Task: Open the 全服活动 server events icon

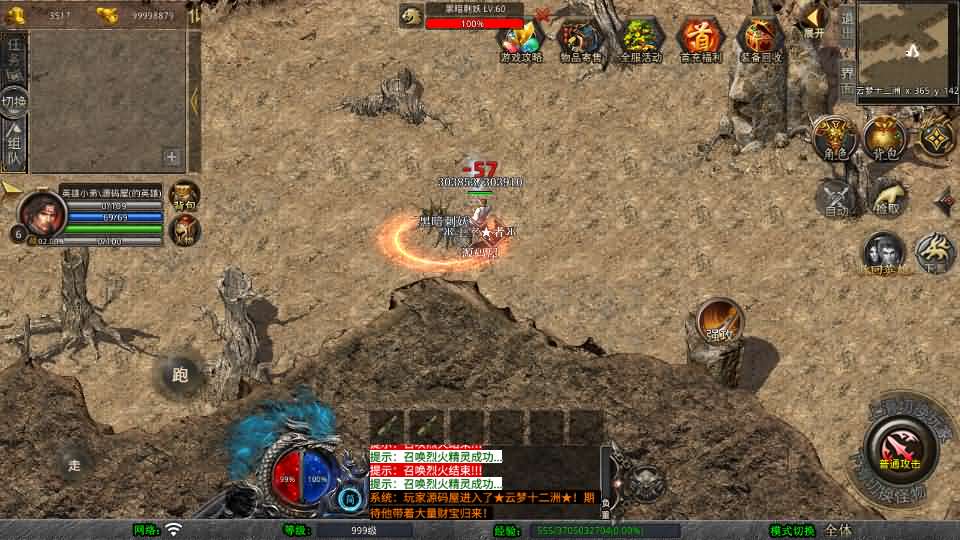Action: point(640,40)
